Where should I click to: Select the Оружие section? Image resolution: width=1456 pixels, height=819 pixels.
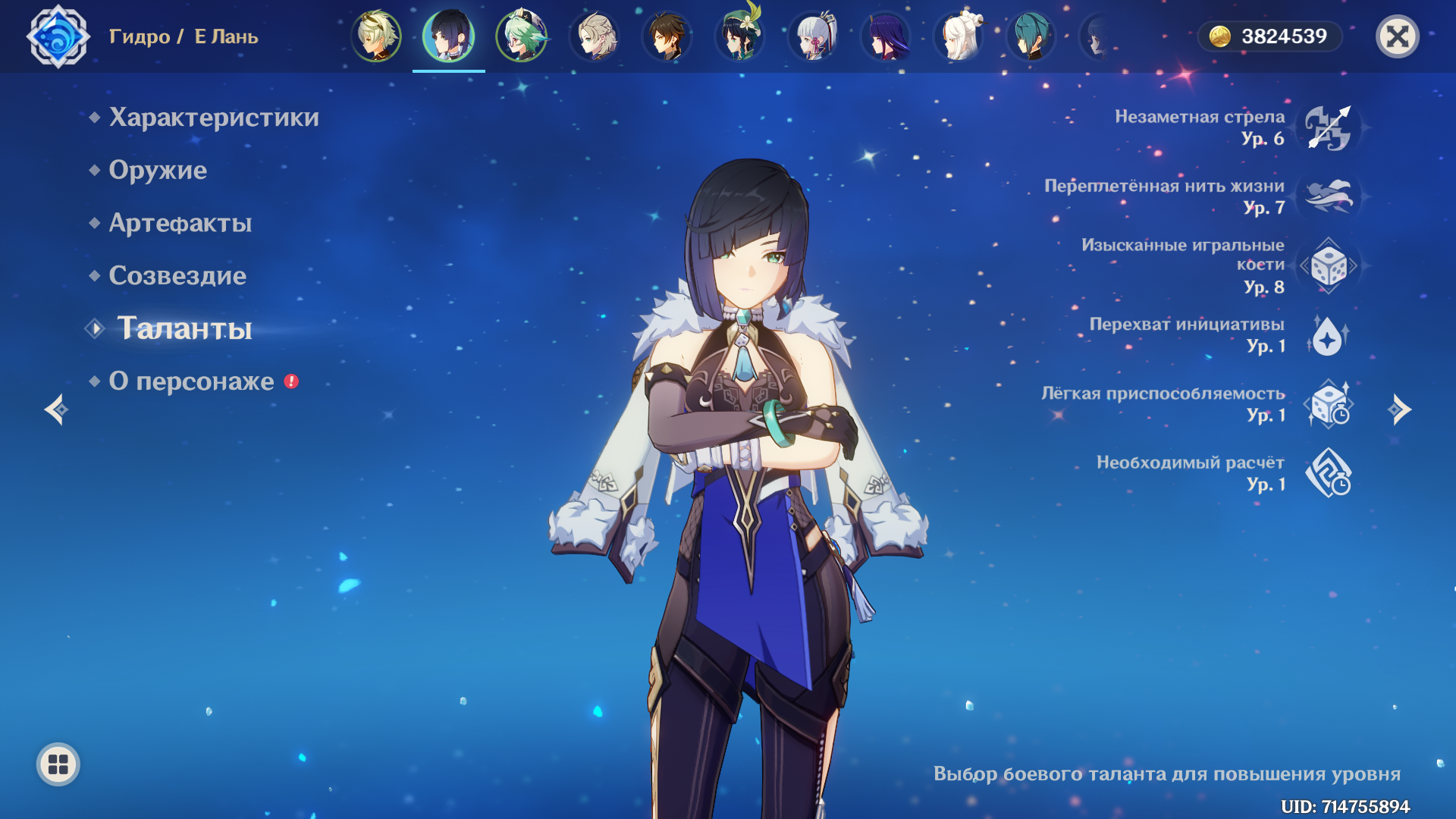[x=157, y=170]
